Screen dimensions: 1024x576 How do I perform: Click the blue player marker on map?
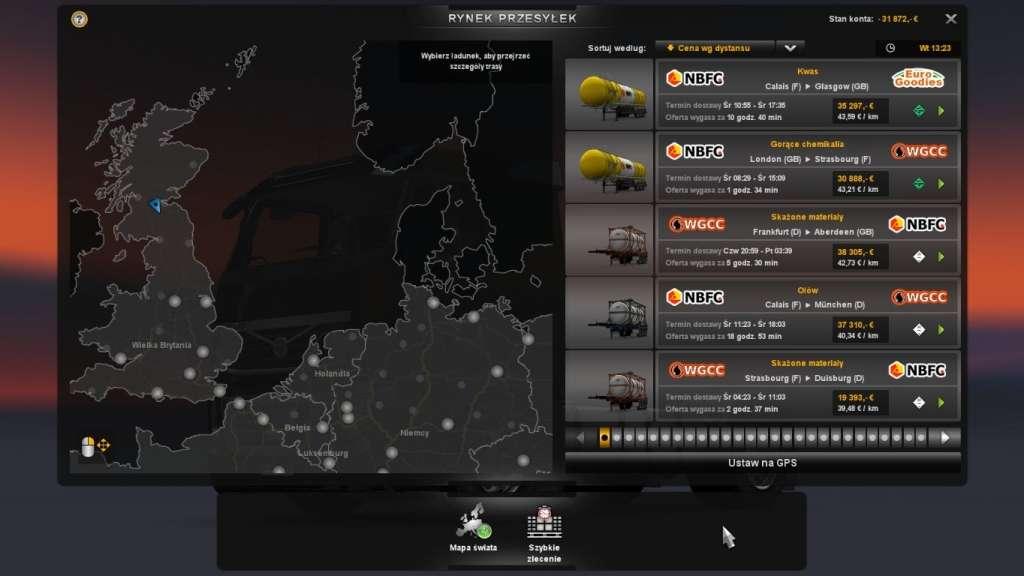(x=155, y=205)
